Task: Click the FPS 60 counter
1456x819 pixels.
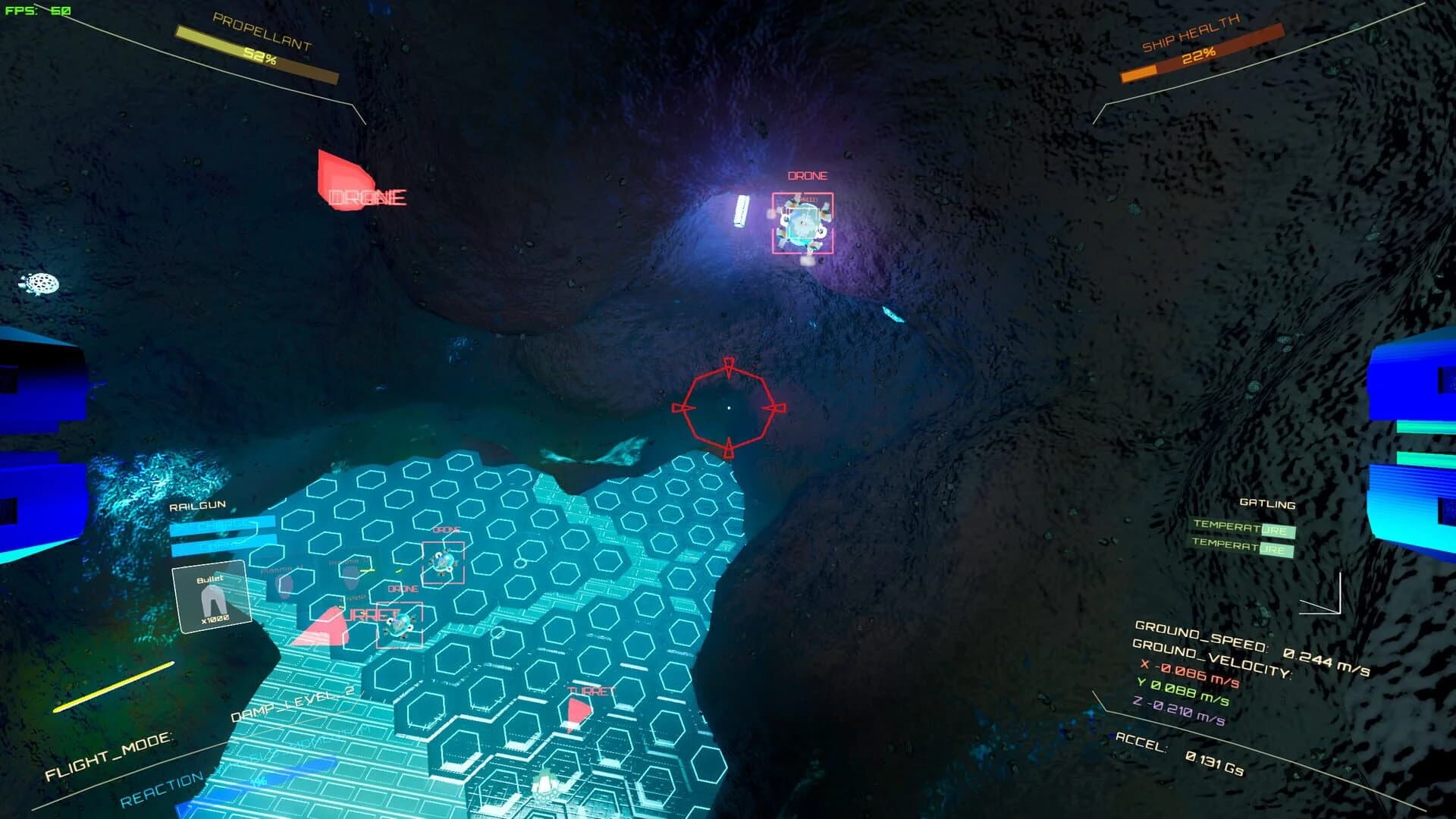Action: pos(38,11)
